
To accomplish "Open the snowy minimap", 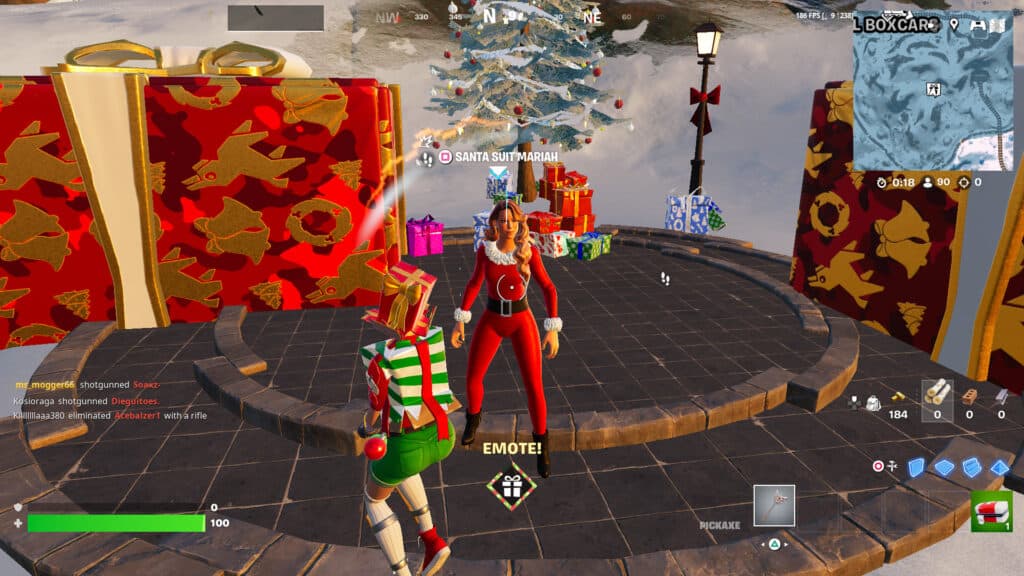I will [932, 90].
